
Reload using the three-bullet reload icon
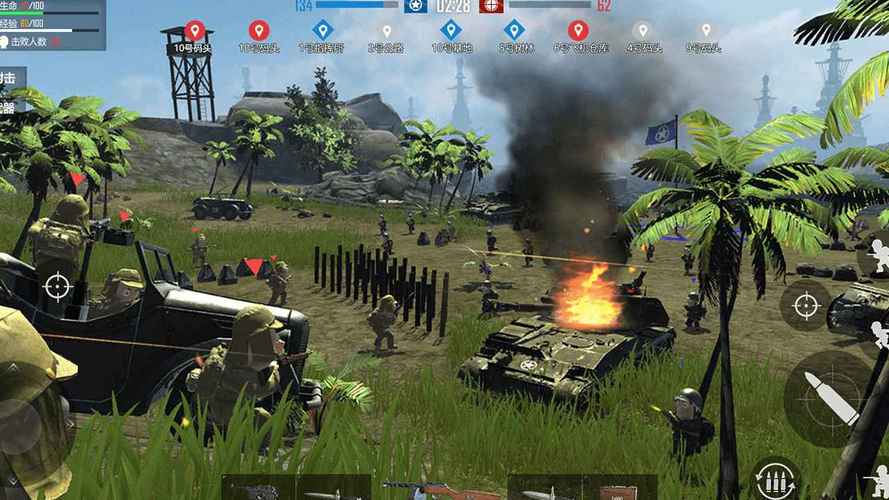click(774, 479)
